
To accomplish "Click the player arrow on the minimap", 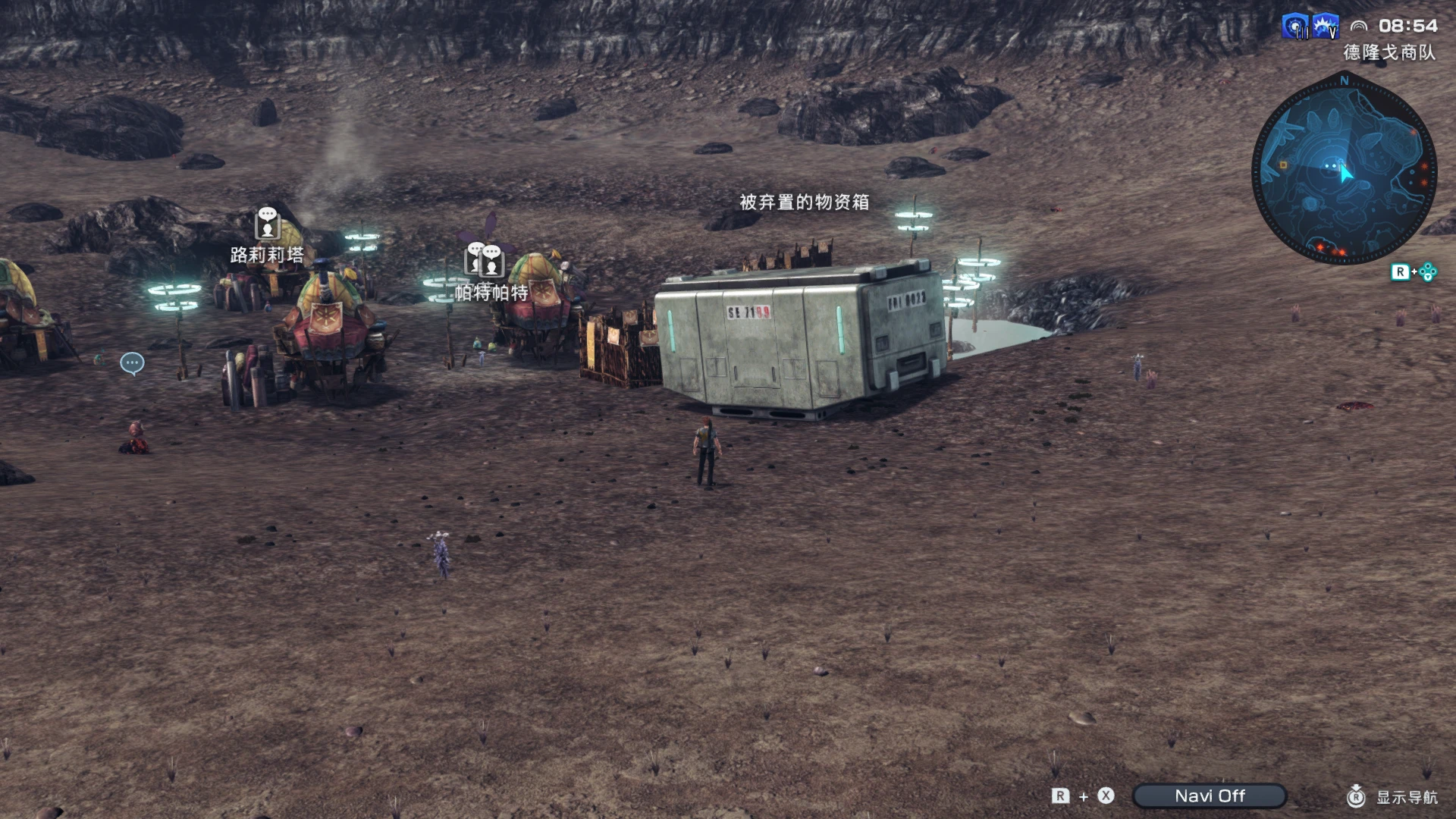I will tap(1345, 171).
